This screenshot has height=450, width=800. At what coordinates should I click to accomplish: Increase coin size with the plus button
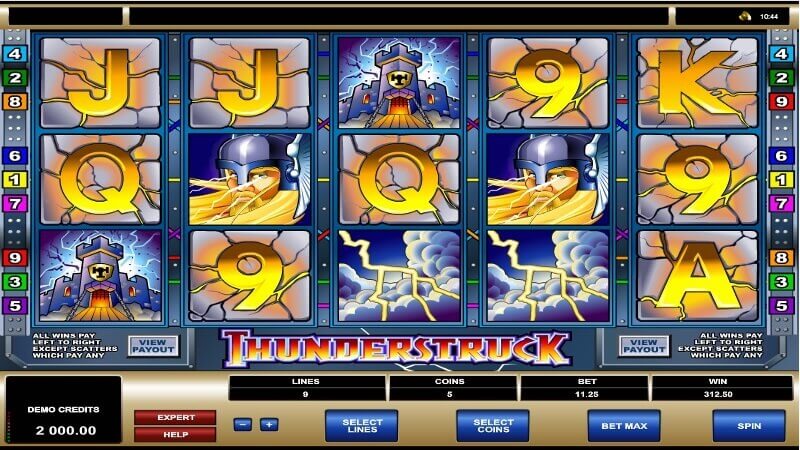[268, 424]
